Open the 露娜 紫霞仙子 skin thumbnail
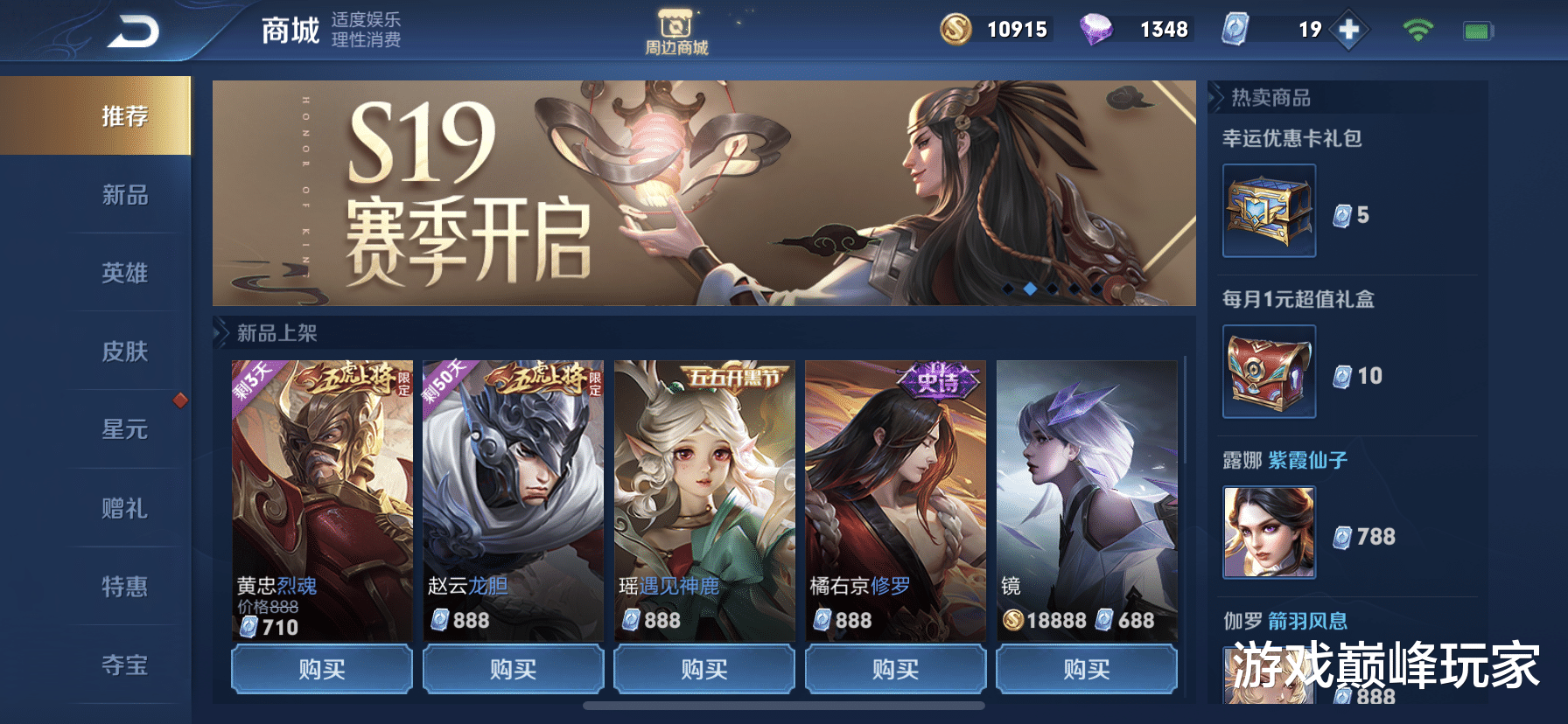The height and width of the screenshot is (724, 1568). pos(1270,531)
